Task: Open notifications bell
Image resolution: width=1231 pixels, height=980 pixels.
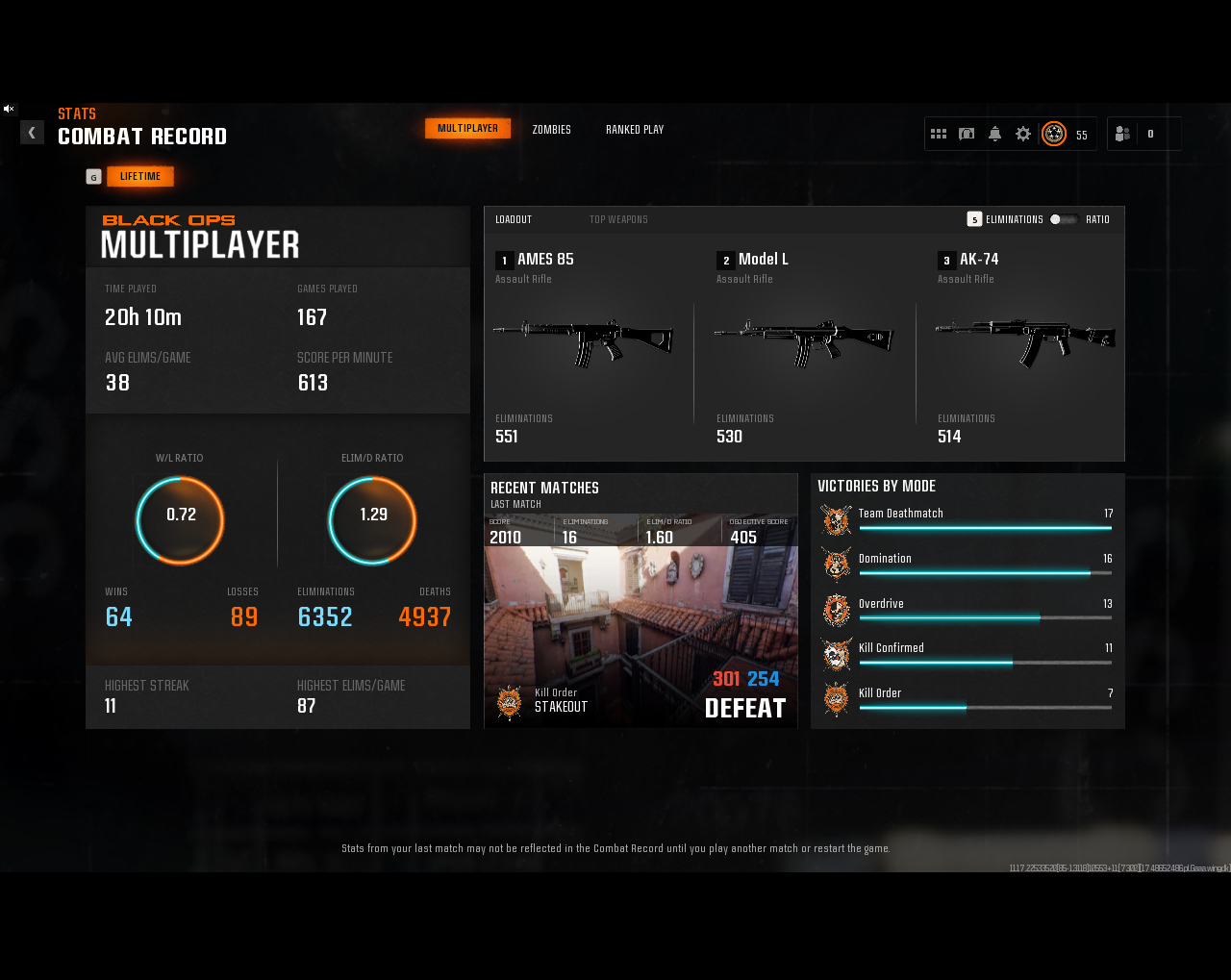Action: pos(995,135)
